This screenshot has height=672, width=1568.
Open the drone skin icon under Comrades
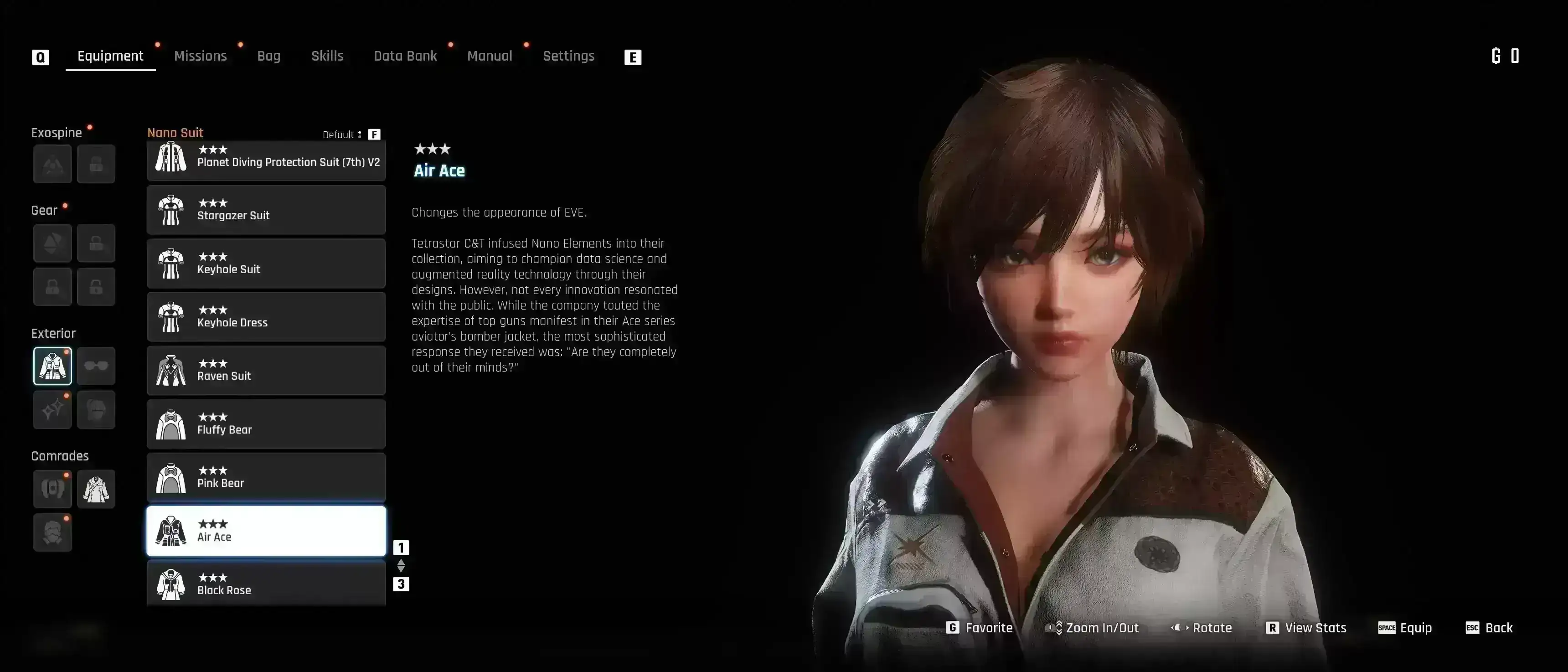(52, 489)
